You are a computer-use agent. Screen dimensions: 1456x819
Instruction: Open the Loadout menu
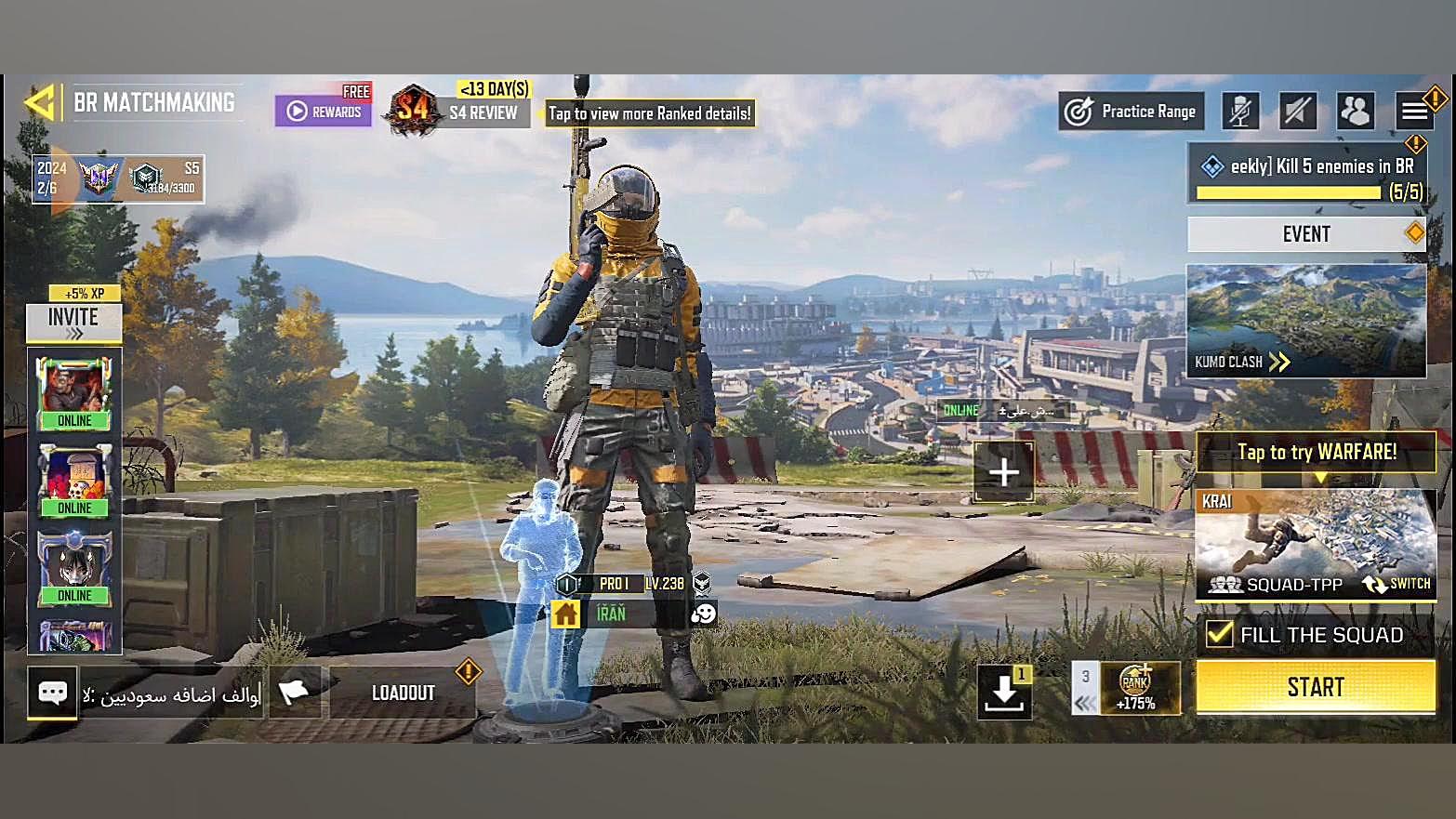[403, 693]
